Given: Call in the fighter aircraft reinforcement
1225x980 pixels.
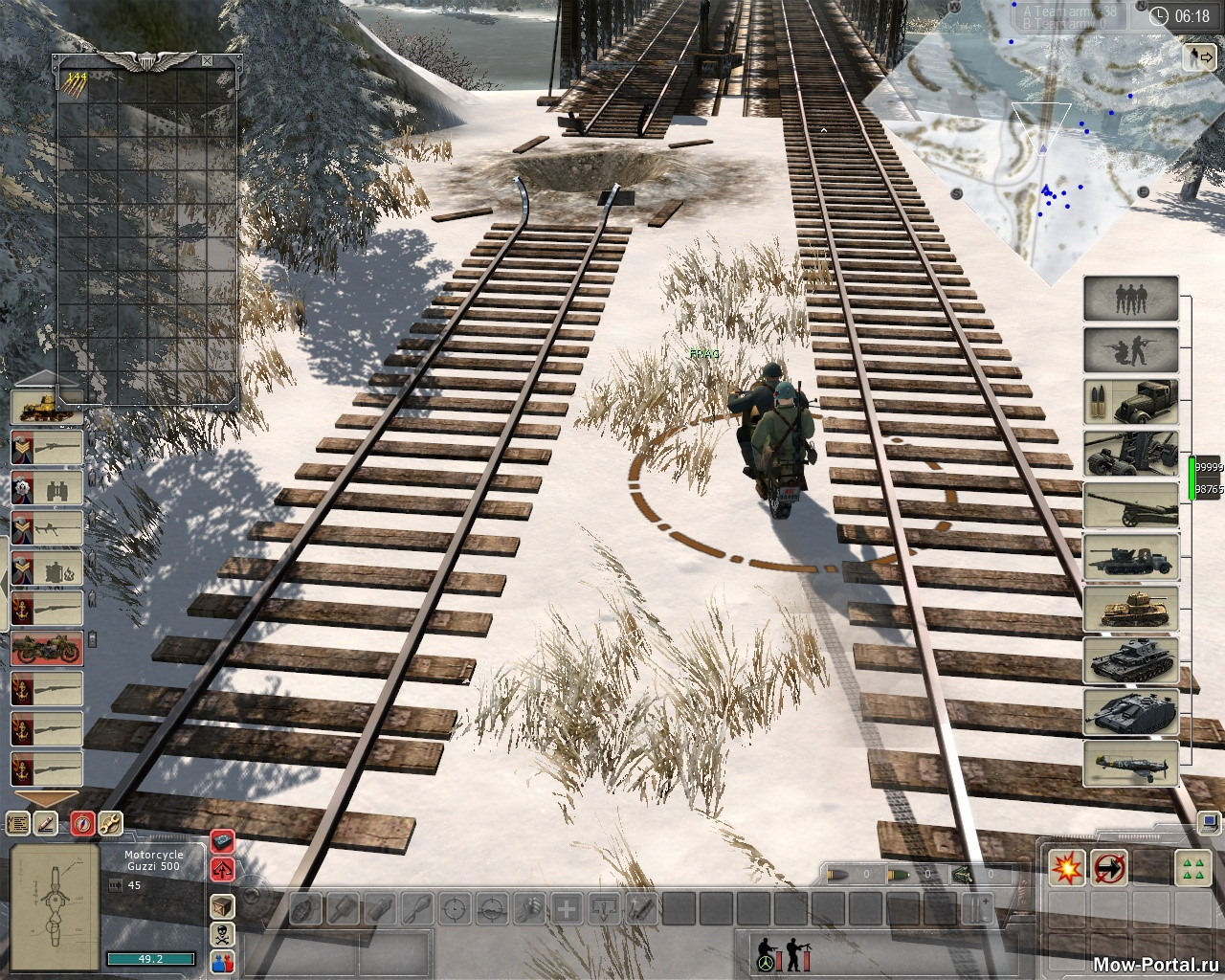Looking at the screenshot, I should point(1130,763).
